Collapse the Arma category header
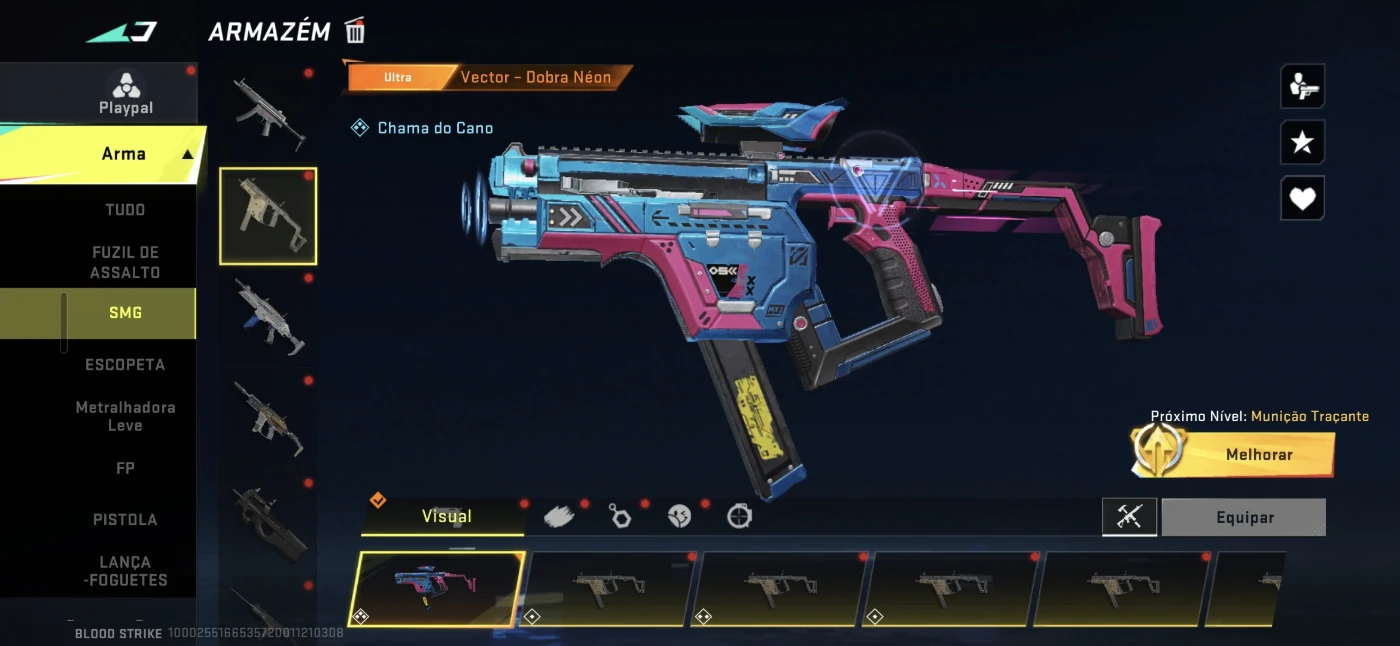The height and width of the screenshot is (646, 1400). point(187,154)
